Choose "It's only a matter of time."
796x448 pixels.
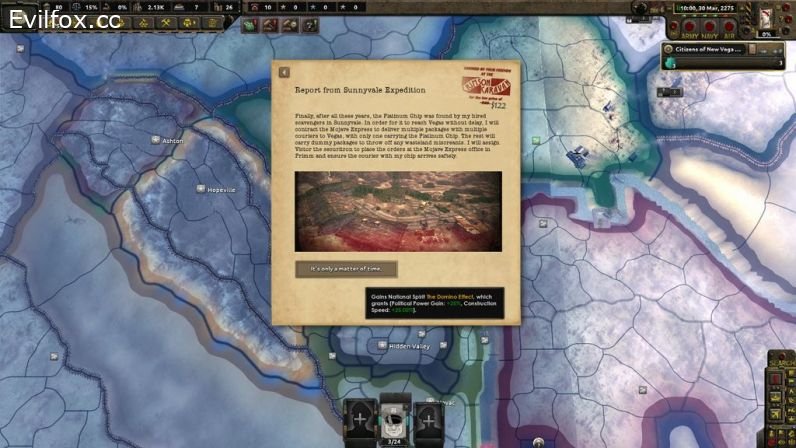click(346, 269)
